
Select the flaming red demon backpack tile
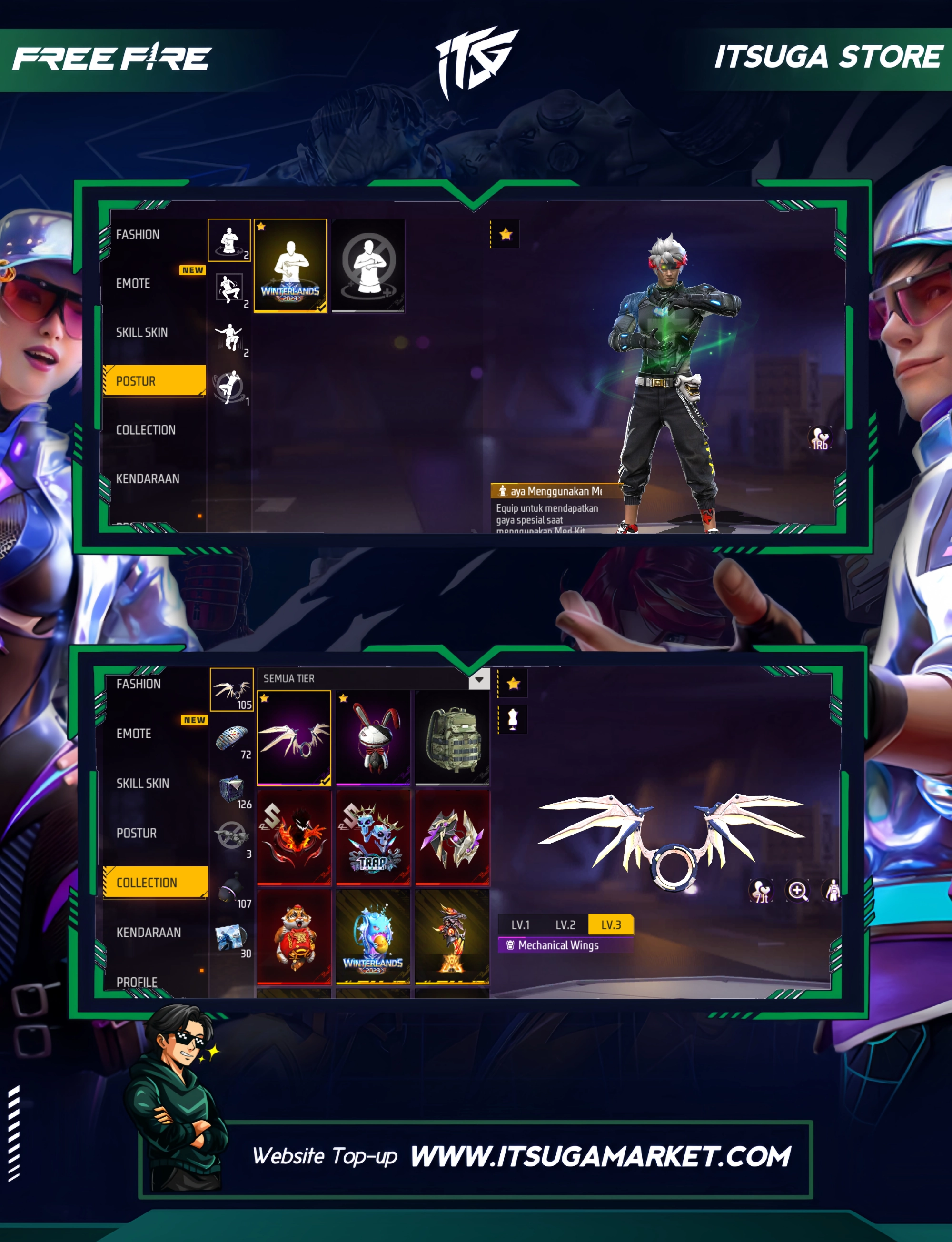click(x=294, y=837)
